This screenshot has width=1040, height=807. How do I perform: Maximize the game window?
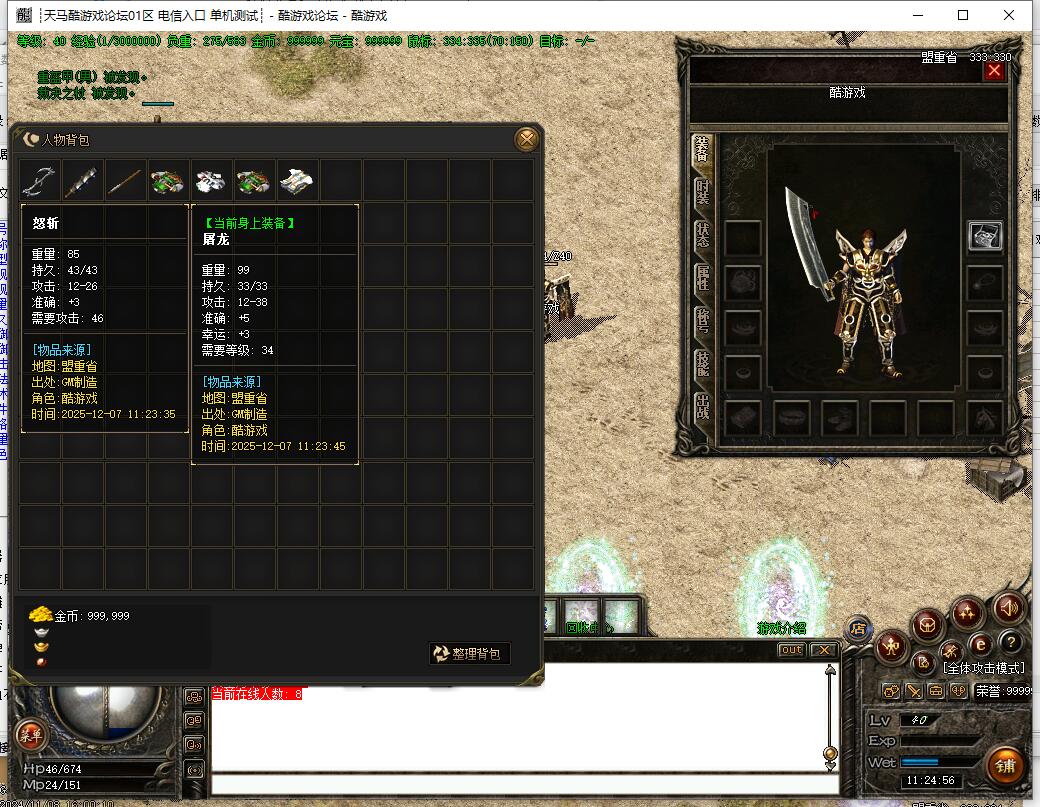(x=963, y=15)
